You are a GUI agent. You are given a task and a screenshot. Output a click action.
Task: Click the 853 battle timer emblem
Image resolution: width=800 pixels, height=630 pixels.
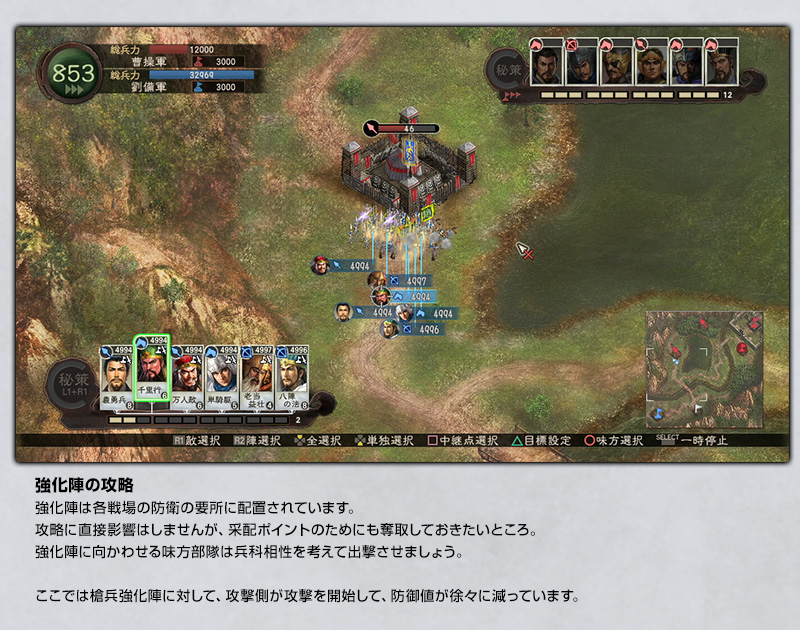73,75
